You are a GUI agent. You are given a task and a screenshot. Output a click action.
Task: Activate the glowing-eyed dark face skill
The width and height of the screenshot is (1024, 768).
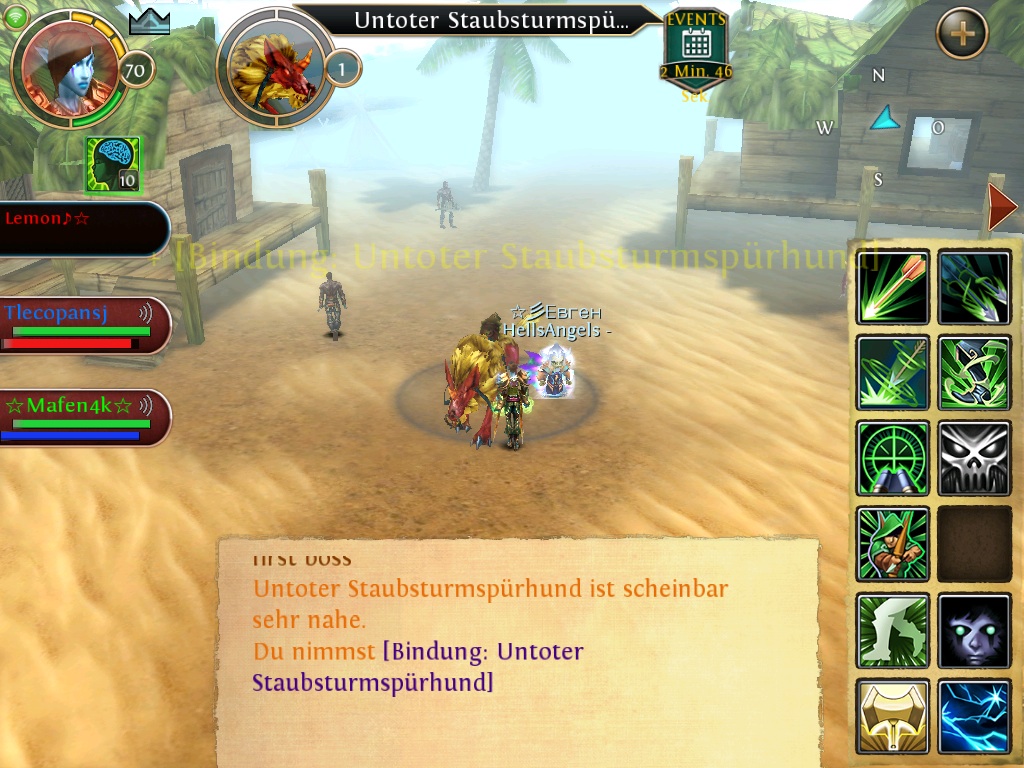tap(974, 630)
